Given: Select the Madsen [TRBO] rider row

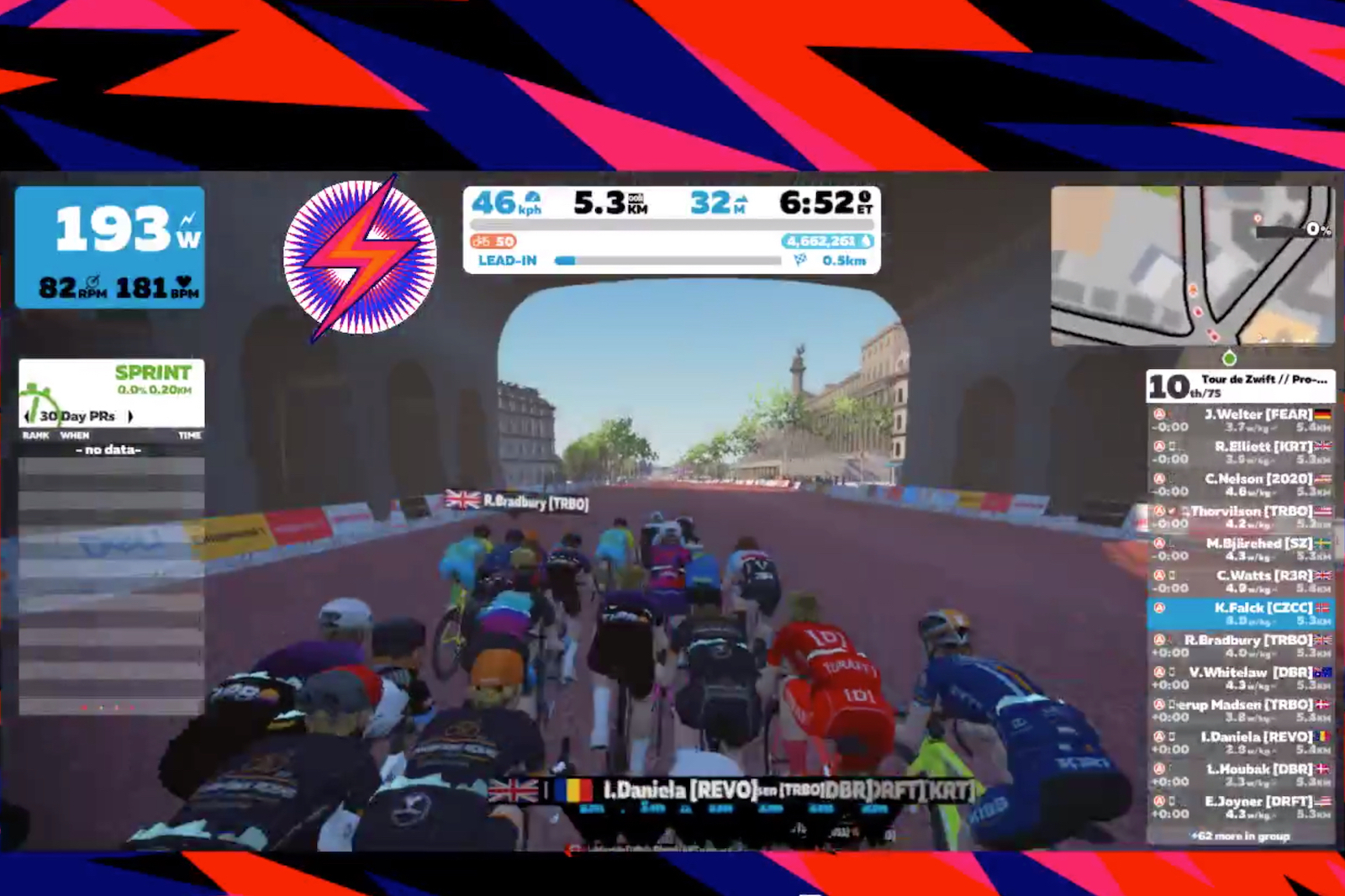Looking at the screenshot, I should pyautogui.click(x=1240, y=710).
